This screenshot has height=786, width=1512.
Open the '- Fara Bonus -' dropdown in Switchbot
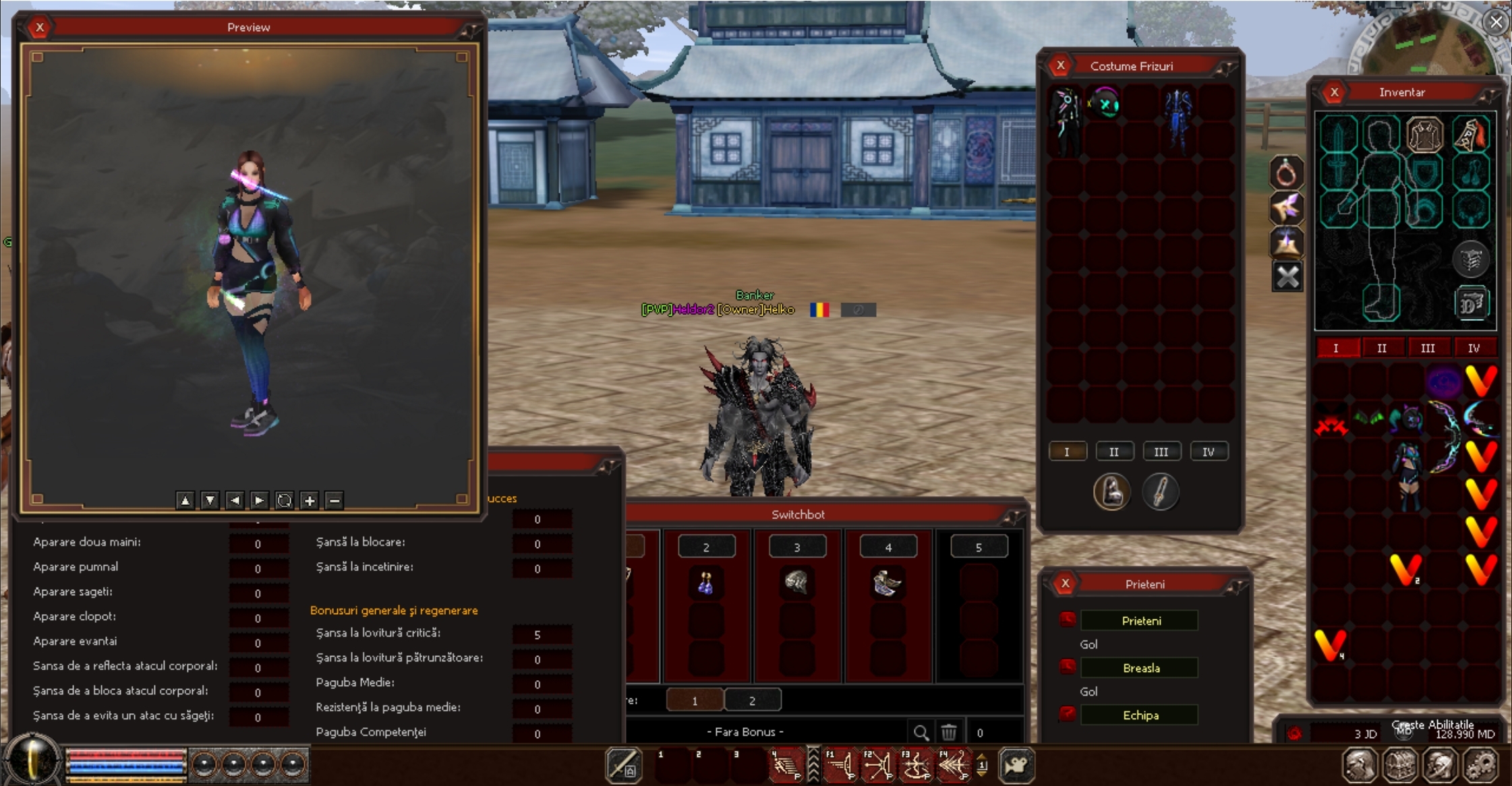click(x=745, y=731)
